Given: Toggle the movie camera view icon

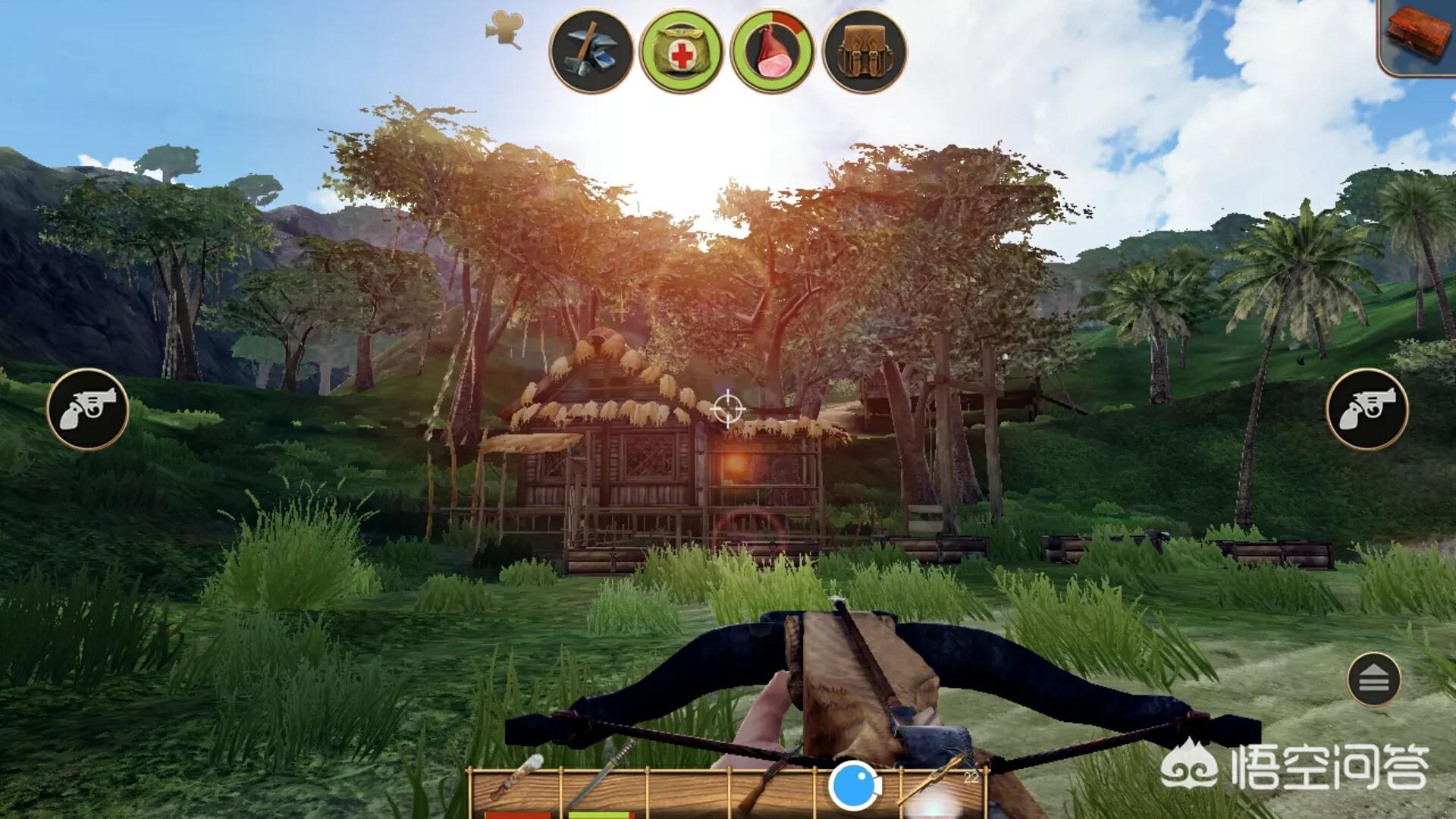Looking at the screenshot, I should pos(504,30).
